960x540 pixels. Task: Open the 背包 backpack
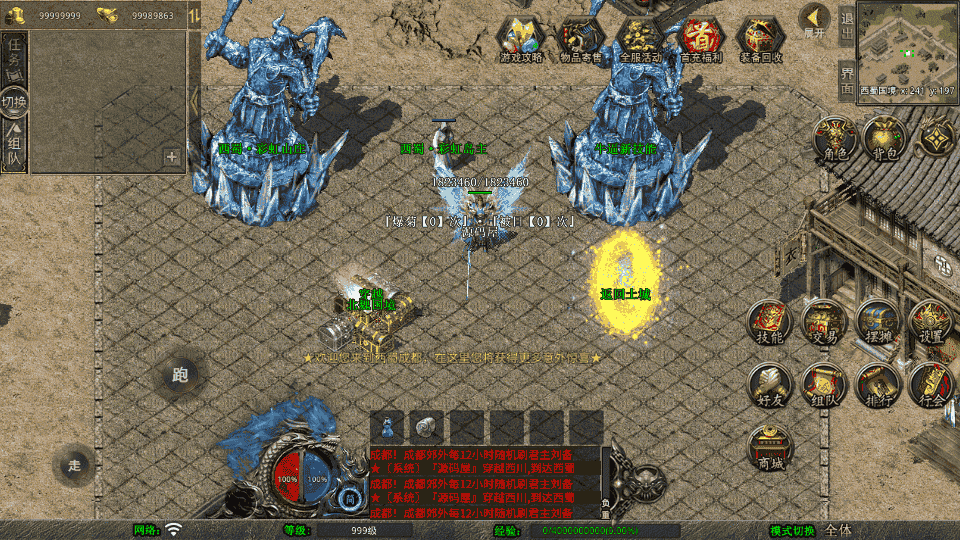pyautogui.click(x=884, y=137)
